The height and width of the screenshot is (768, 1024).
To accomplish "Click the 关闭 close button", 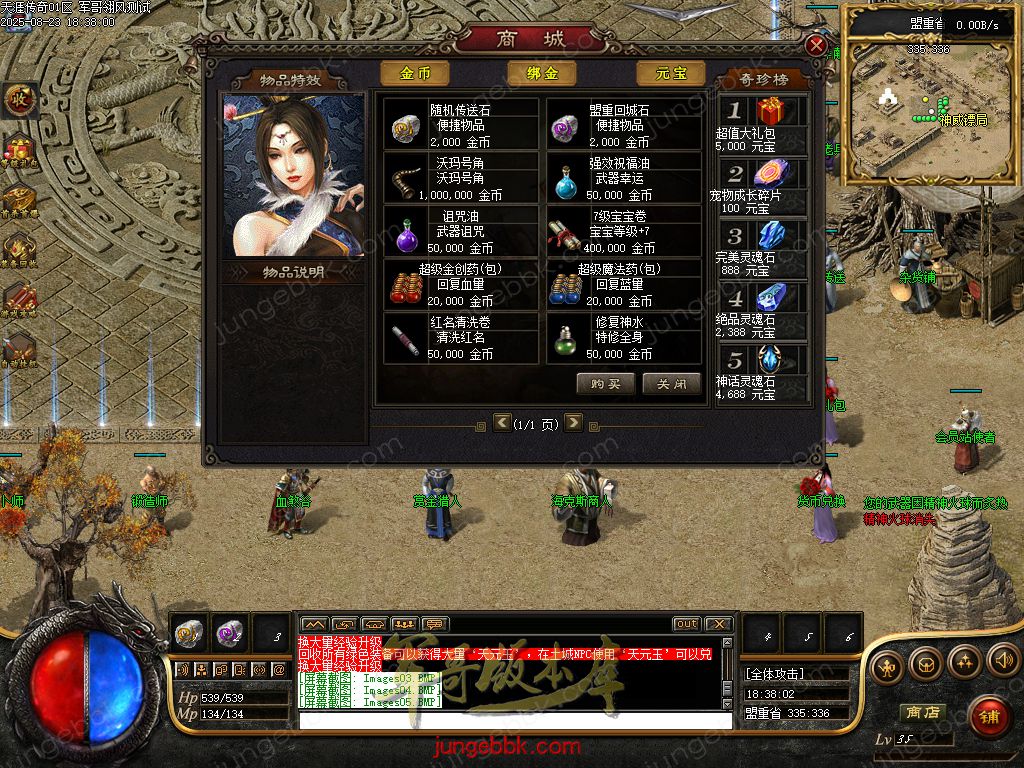I will [x=671, y=384].
